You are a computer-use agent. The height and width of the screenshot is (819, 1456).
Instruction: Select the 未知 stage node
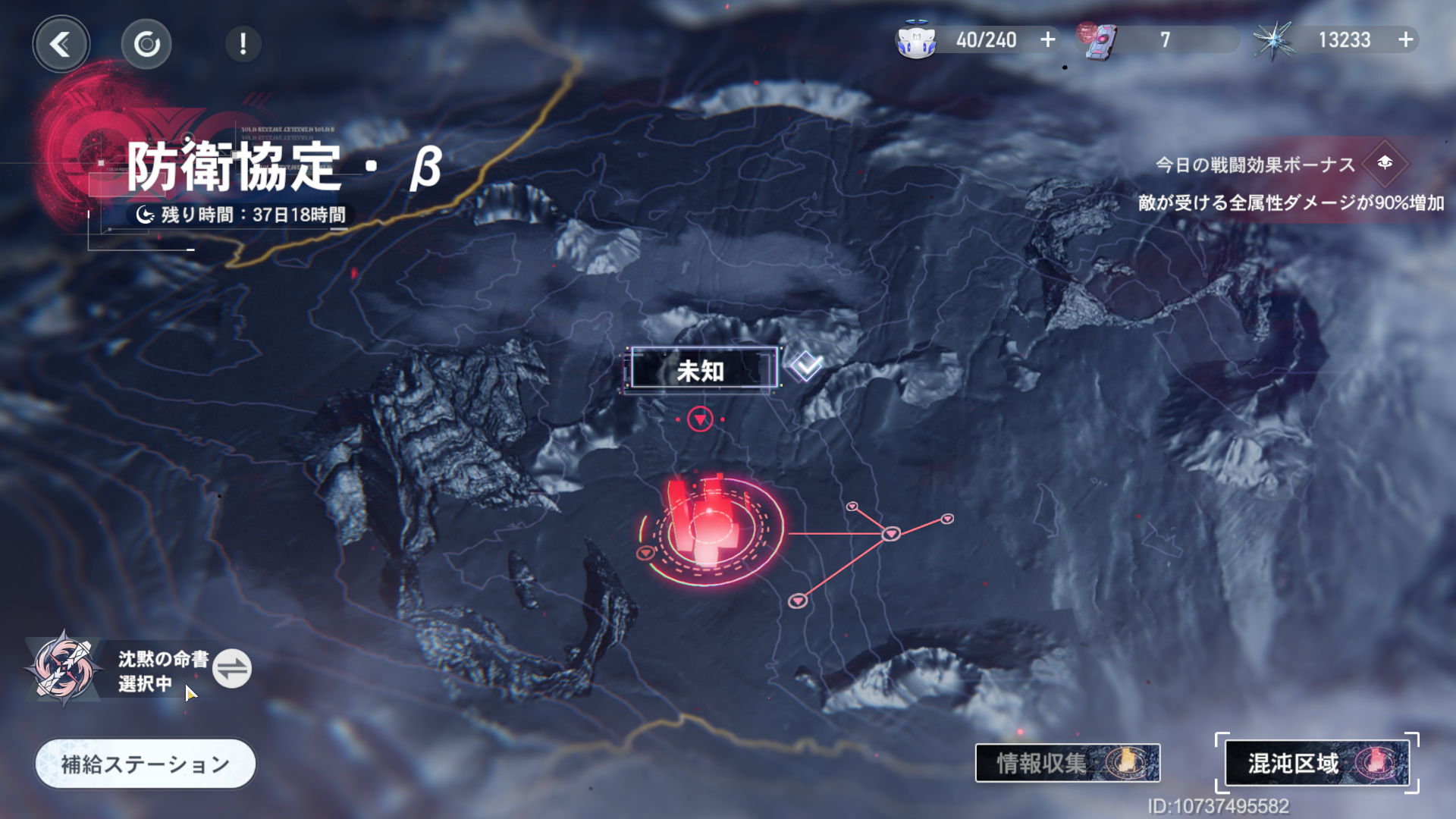[x=701, y=370]
